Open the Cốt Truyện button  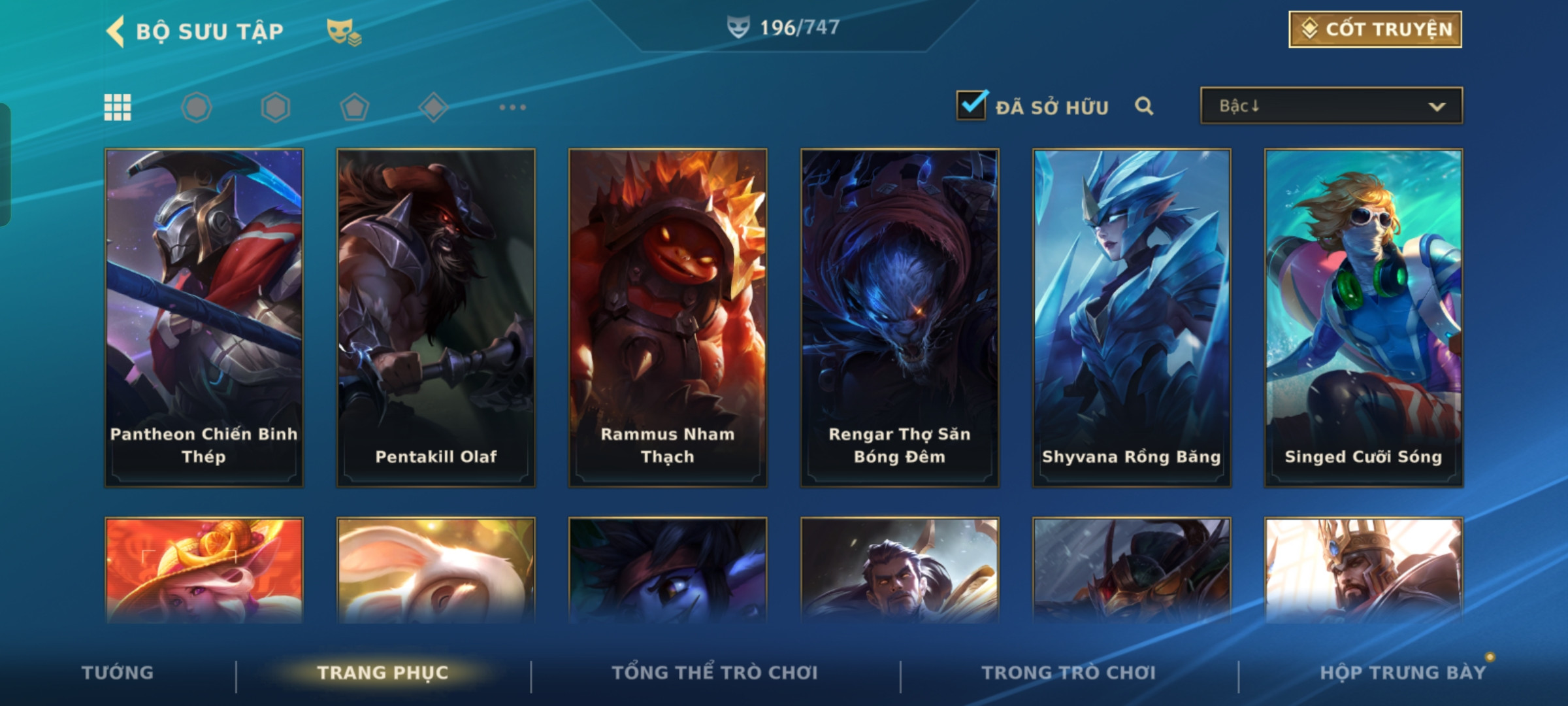tap(1375, 29)
